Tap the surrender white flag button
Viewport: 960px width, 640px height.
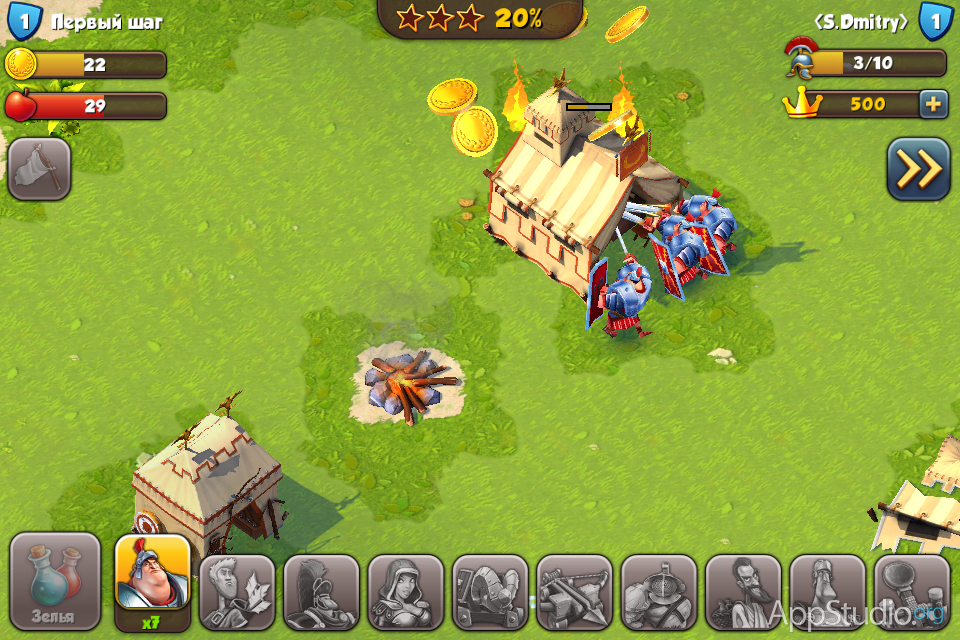pos(39,168)
